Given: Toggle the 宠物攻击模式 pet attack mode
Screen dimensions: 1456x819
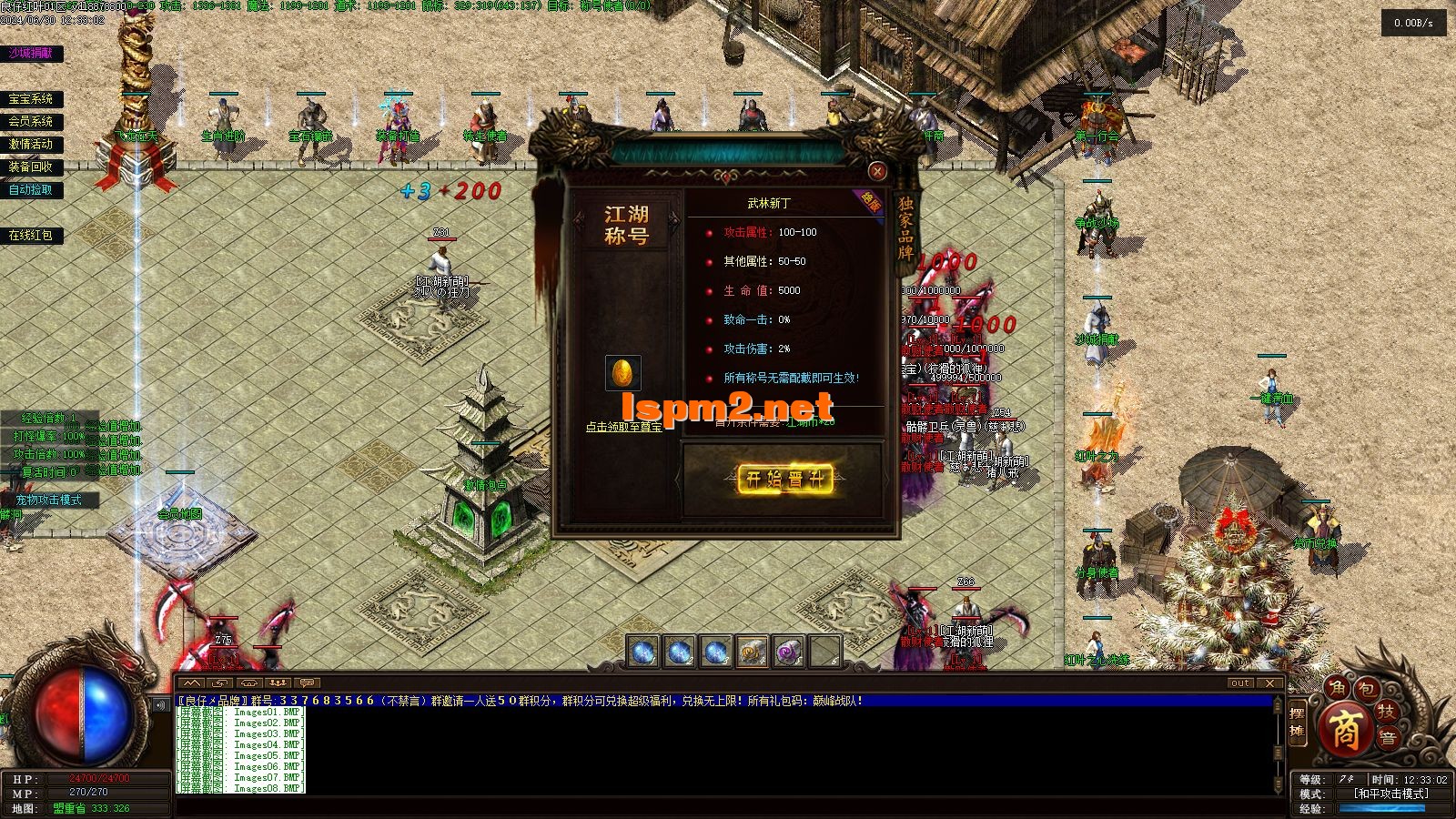Looking at the screenshot, I should 48,500.
